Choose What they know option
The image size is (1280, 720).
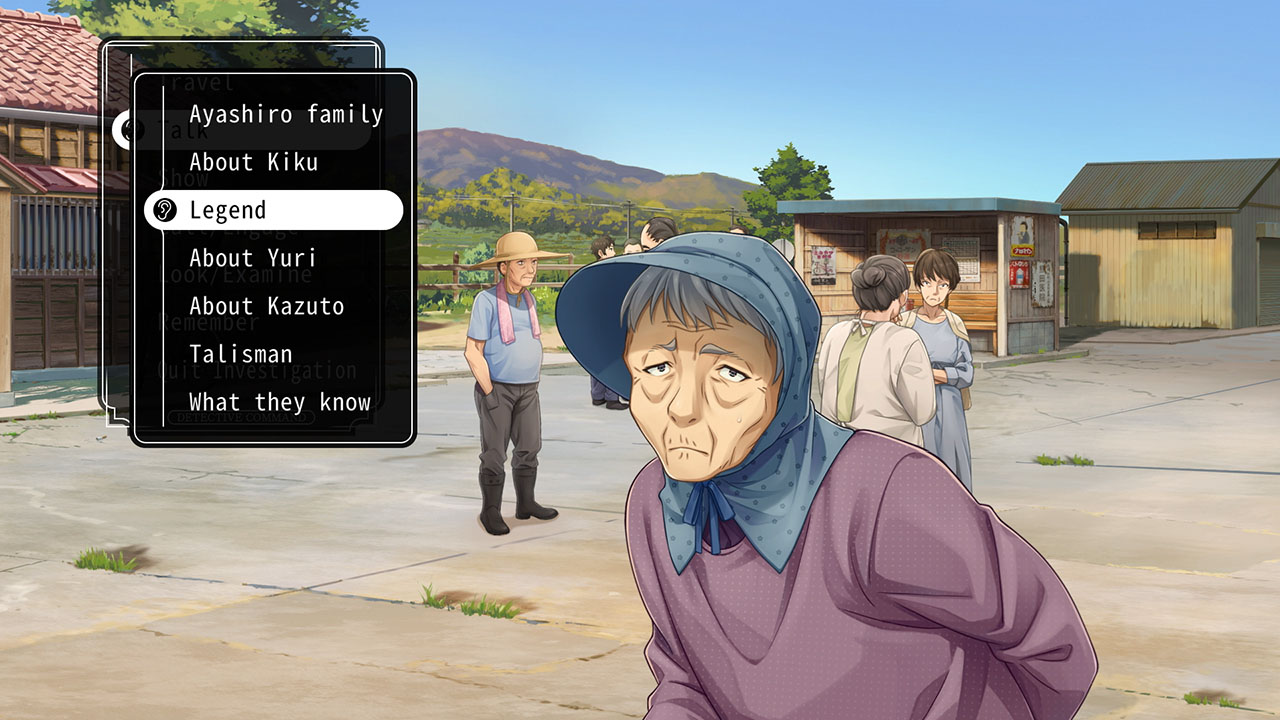click(x=278, y=402)
